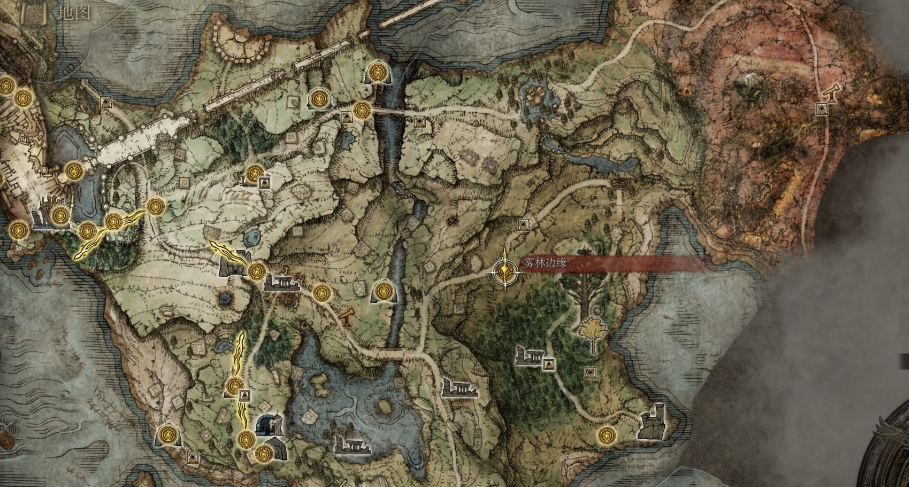This screenshot has width=909, height=487.
Task: Select the highlighted 雾林边缘 site of grace
Action: coord(507,269)
